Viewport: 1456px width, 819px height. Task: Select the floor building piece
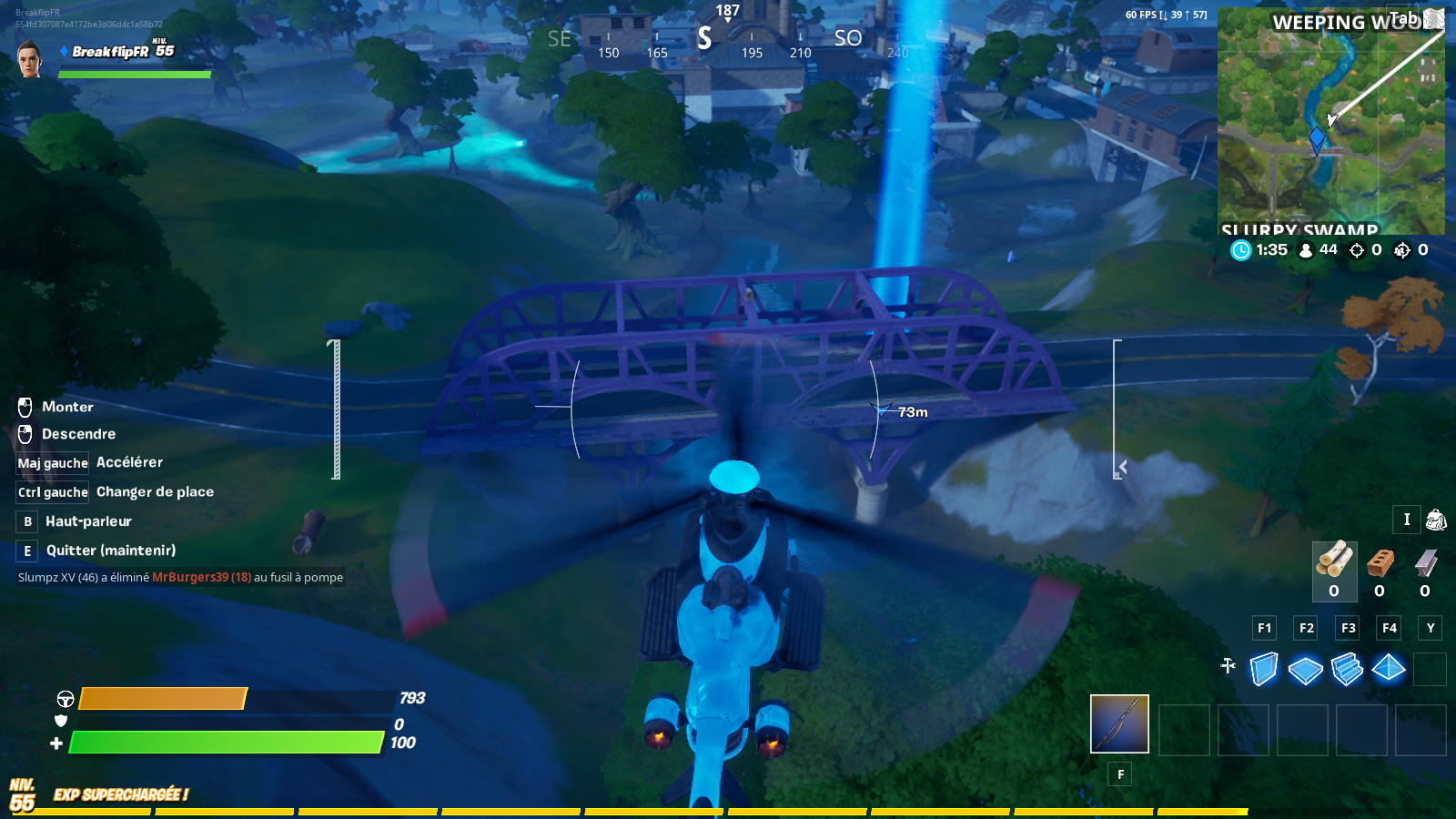pyautogui.click(x=1305, y=670)
